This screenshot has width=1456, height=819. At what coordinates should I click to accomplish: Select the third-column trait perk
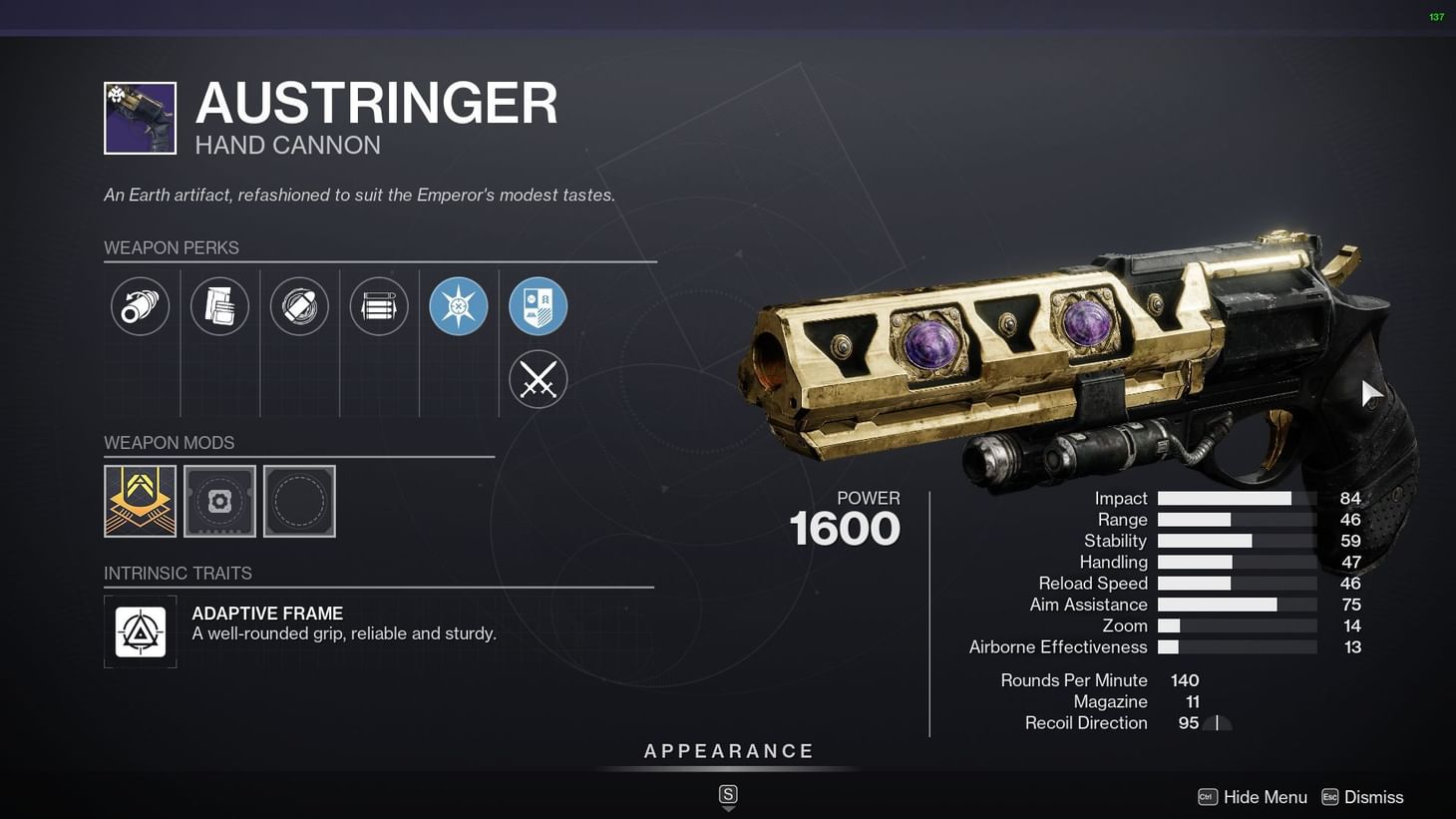coord(299,306)
